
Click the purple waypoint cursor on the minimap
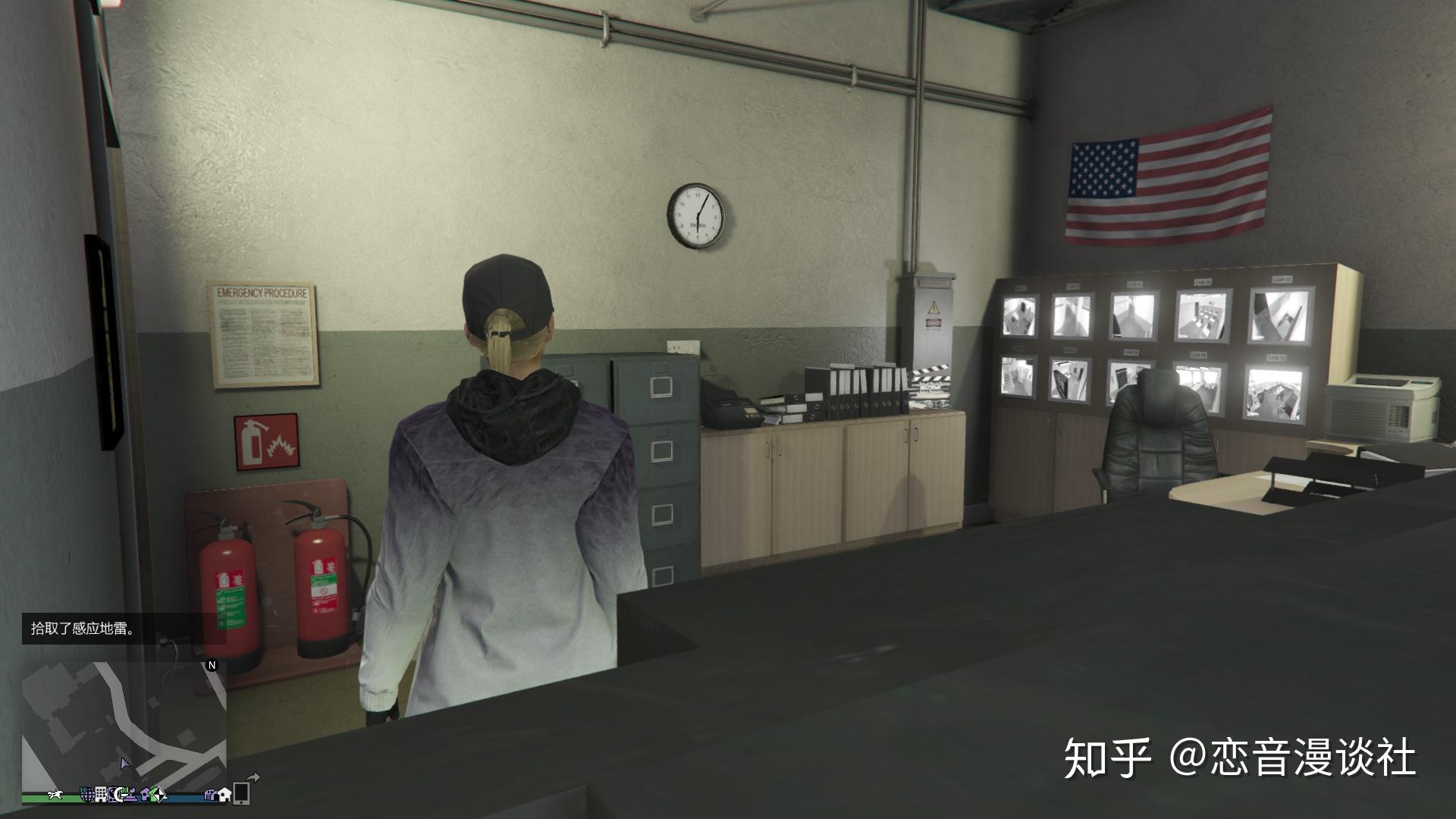126,764
